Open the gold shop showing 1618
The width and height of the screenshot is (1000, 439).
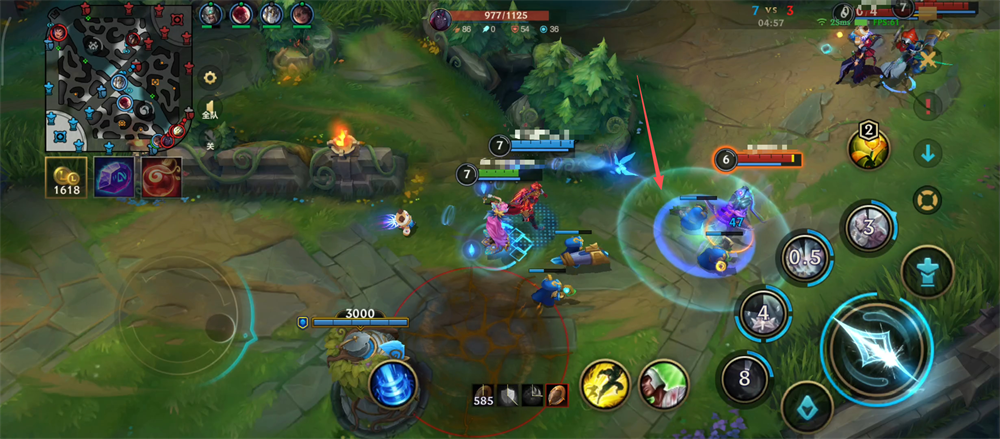pyautogui.click(x=66, y=177)
